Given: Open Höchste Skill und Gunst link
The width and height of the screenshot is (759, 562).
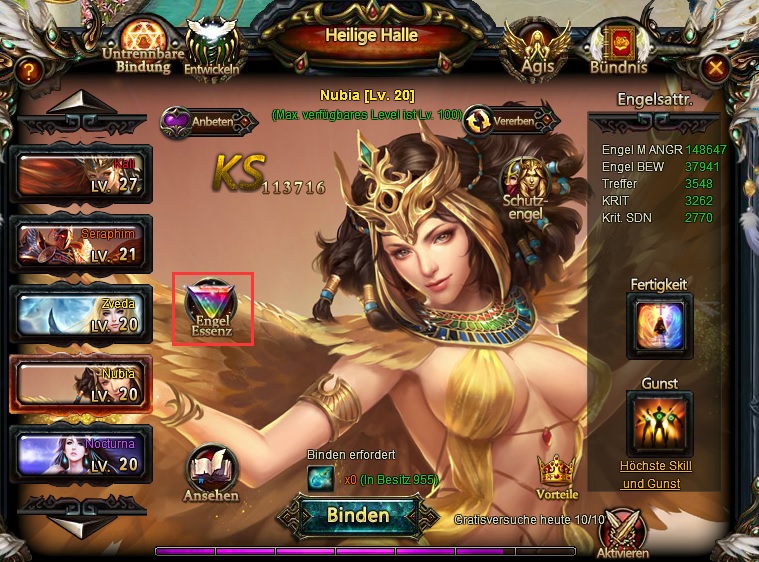Looking at the screenshot, I should [x=656, y=475].
